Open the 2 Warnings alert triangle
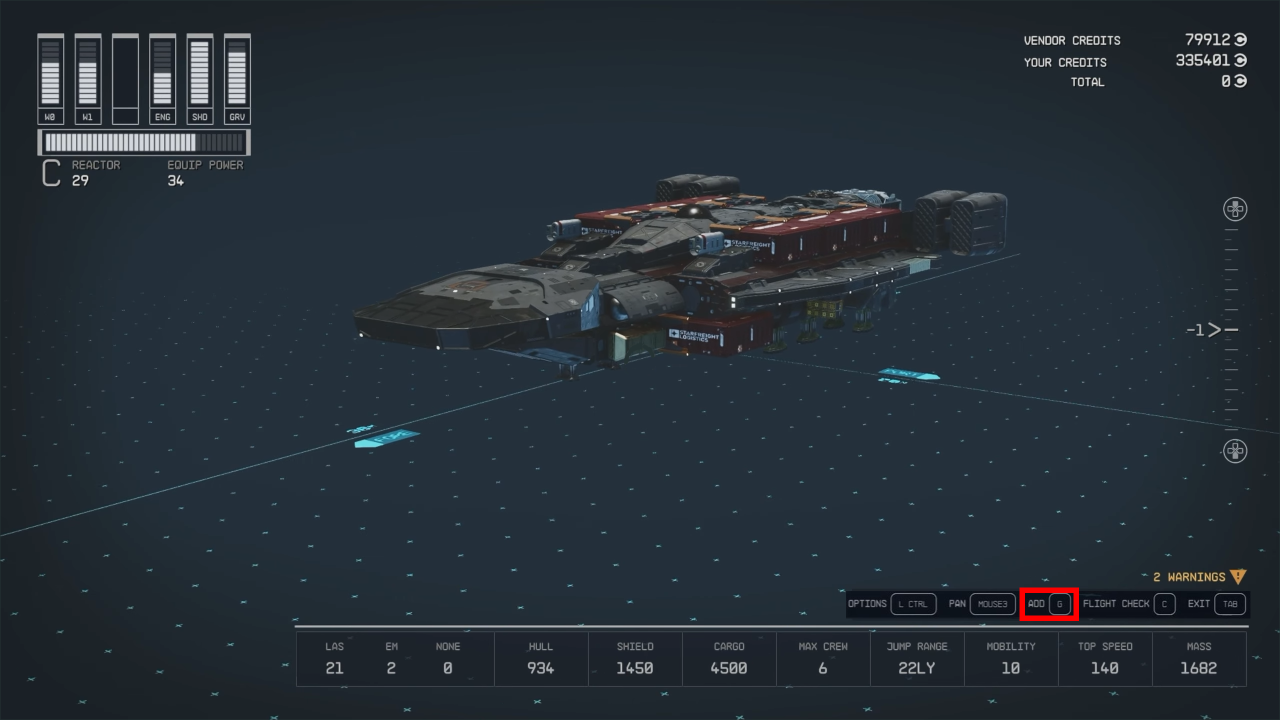 1237,576
